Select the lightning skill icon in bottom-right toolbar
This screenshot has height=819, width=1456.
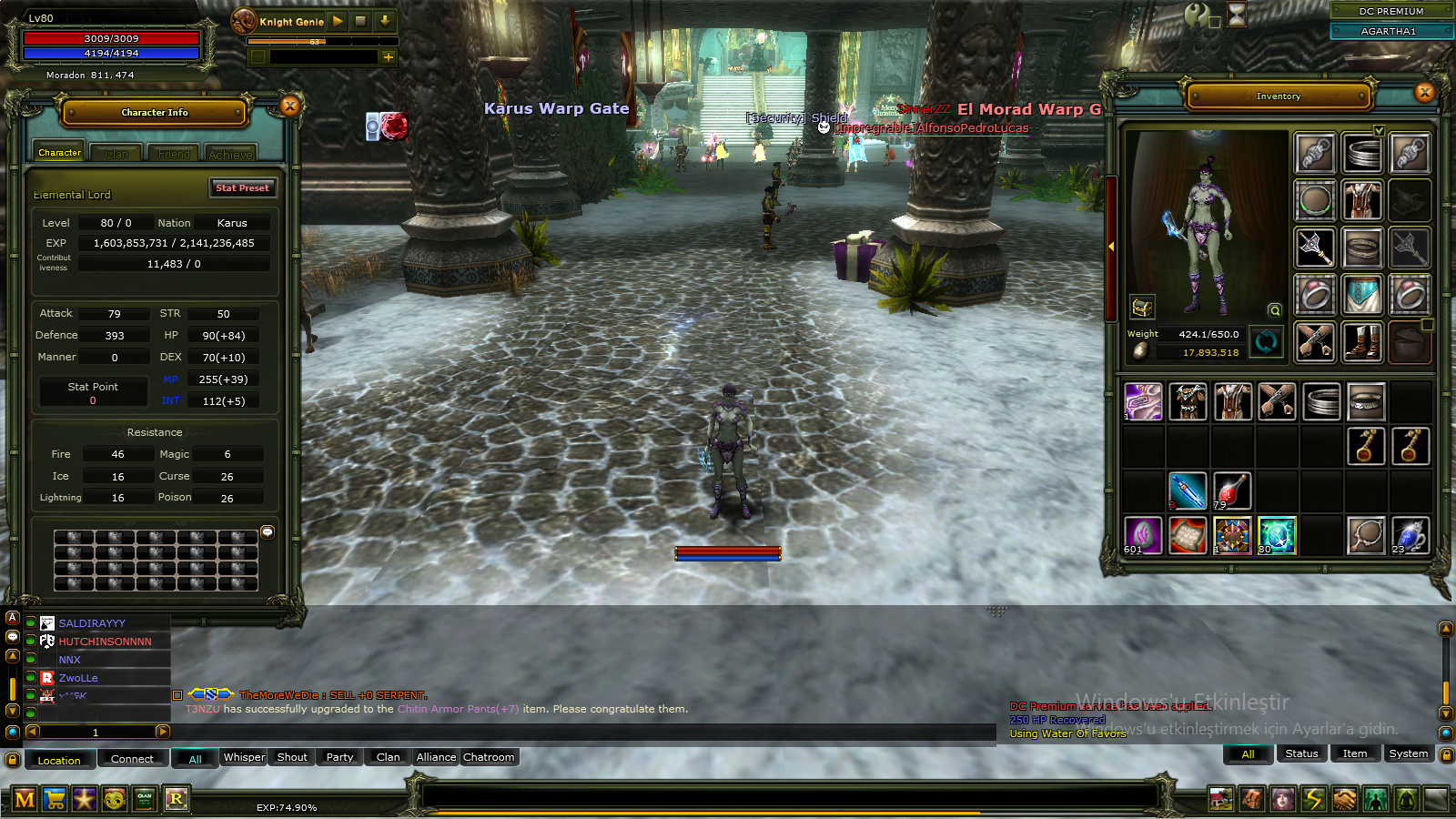point(1313,801)
